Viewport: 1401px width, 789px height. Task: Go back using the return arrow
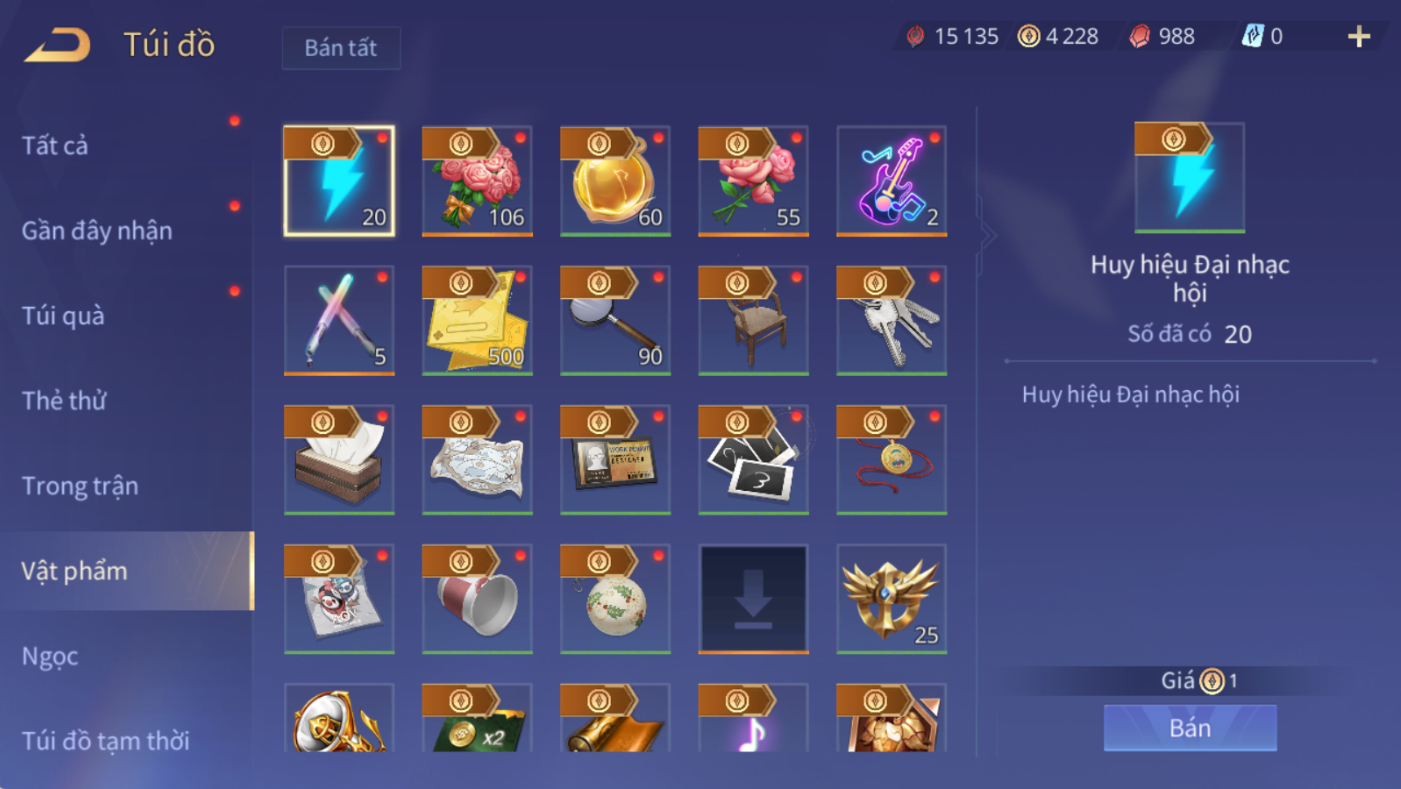(57, 45)
